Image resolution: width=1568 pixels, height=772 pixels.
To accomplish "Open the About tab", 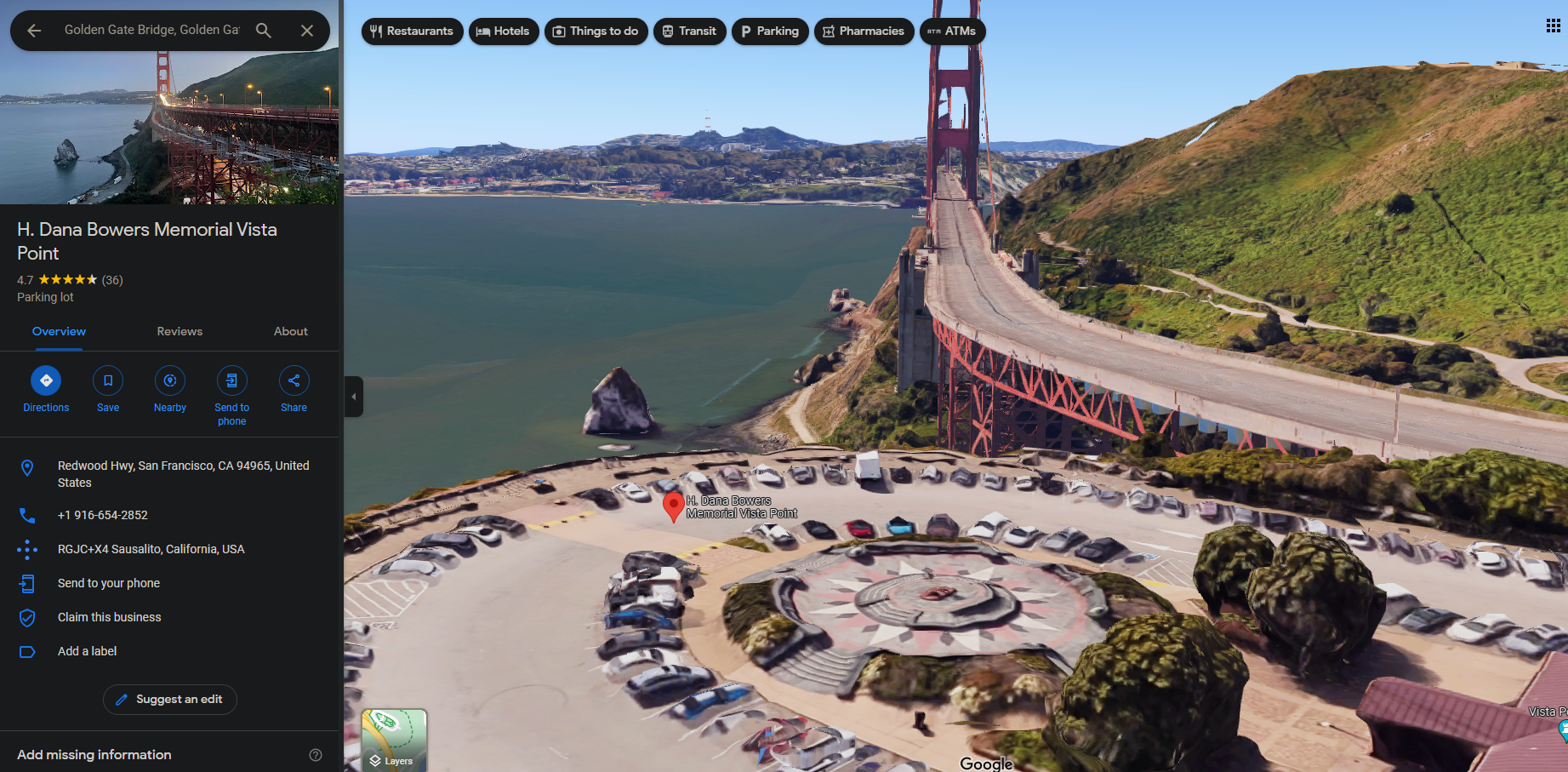I will click(x=290, y=331).
